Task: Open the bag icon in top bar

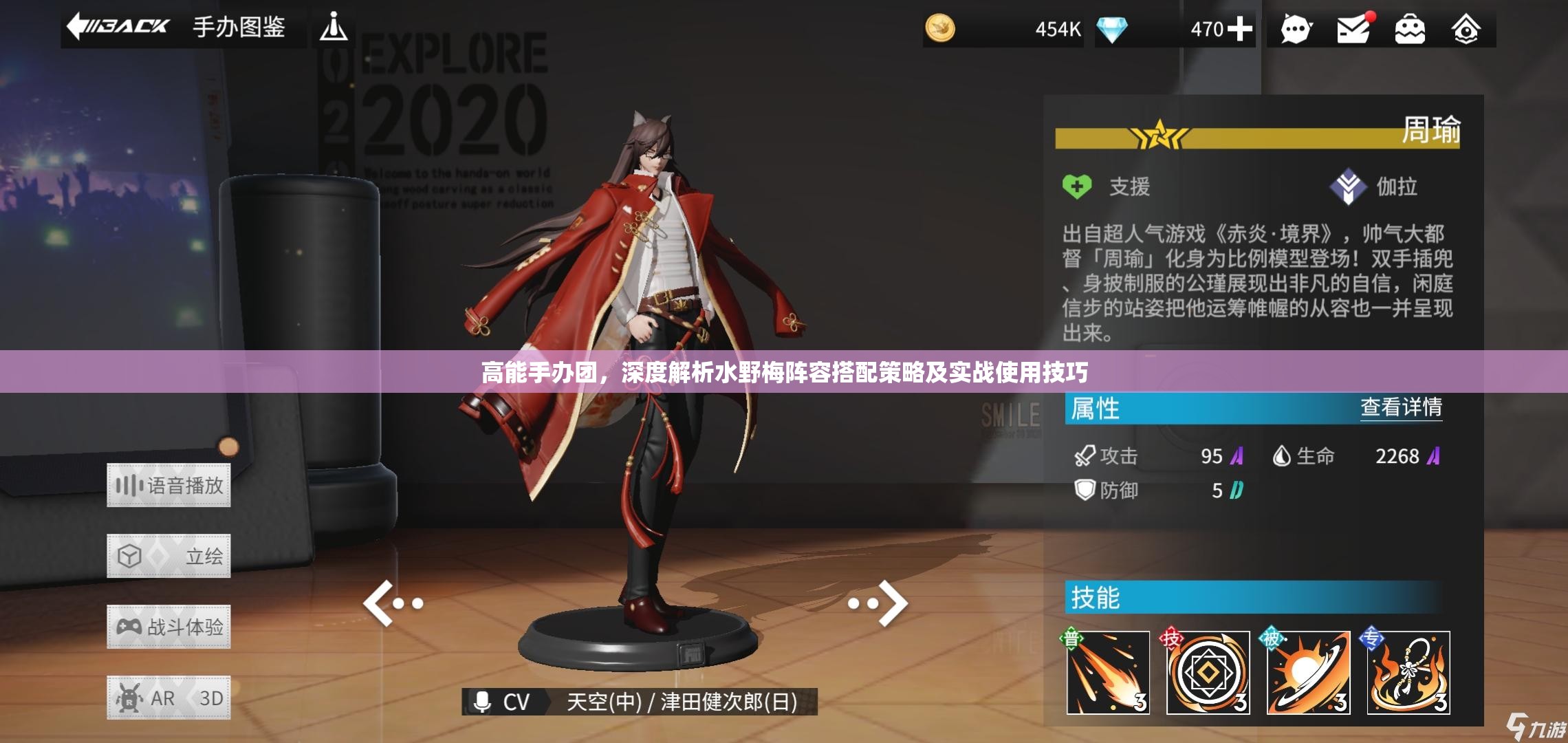Action: (x=1409, y=30)
